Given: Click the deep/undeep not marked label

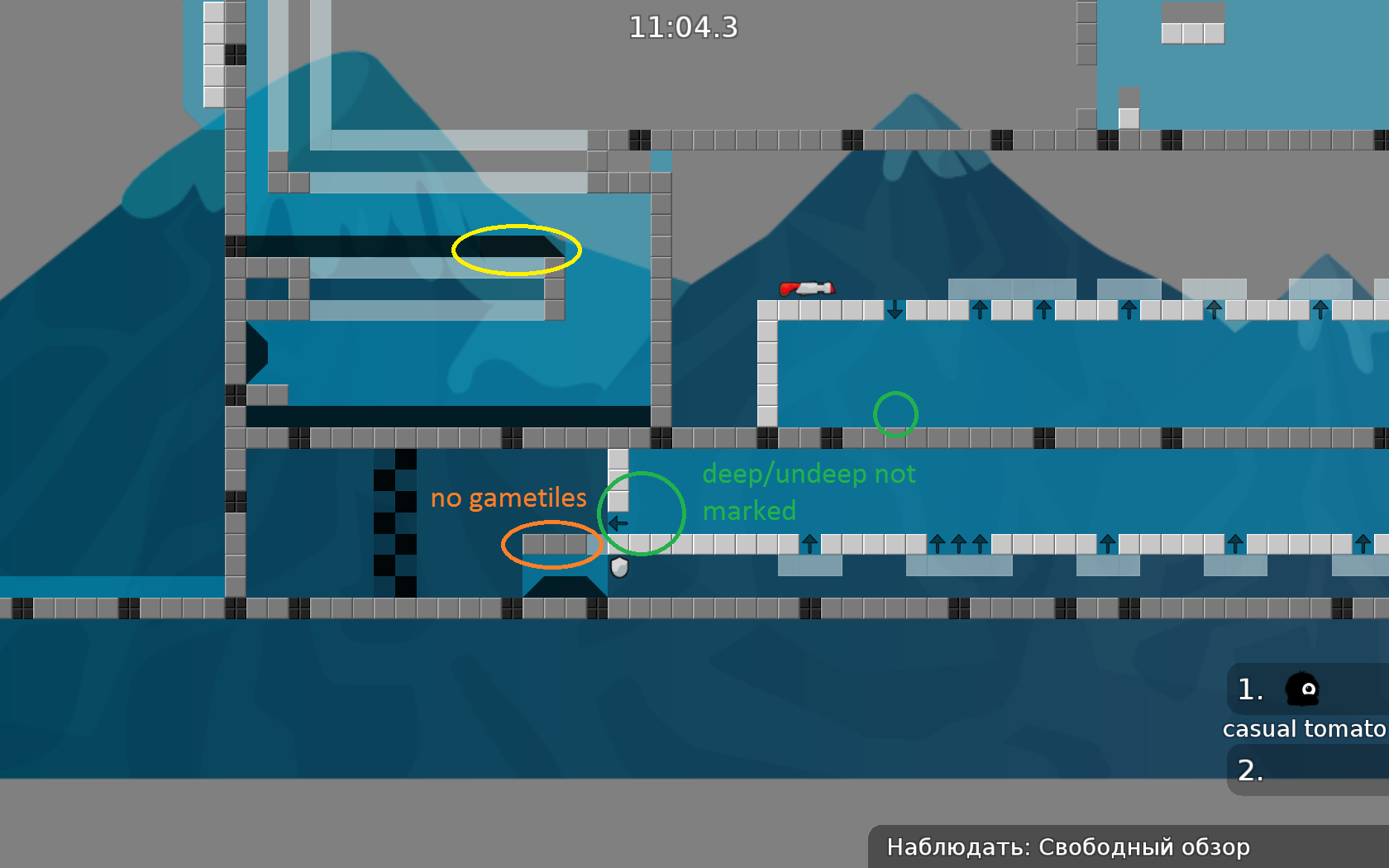Looking at the screenshot, I should (x=809, y=492).
